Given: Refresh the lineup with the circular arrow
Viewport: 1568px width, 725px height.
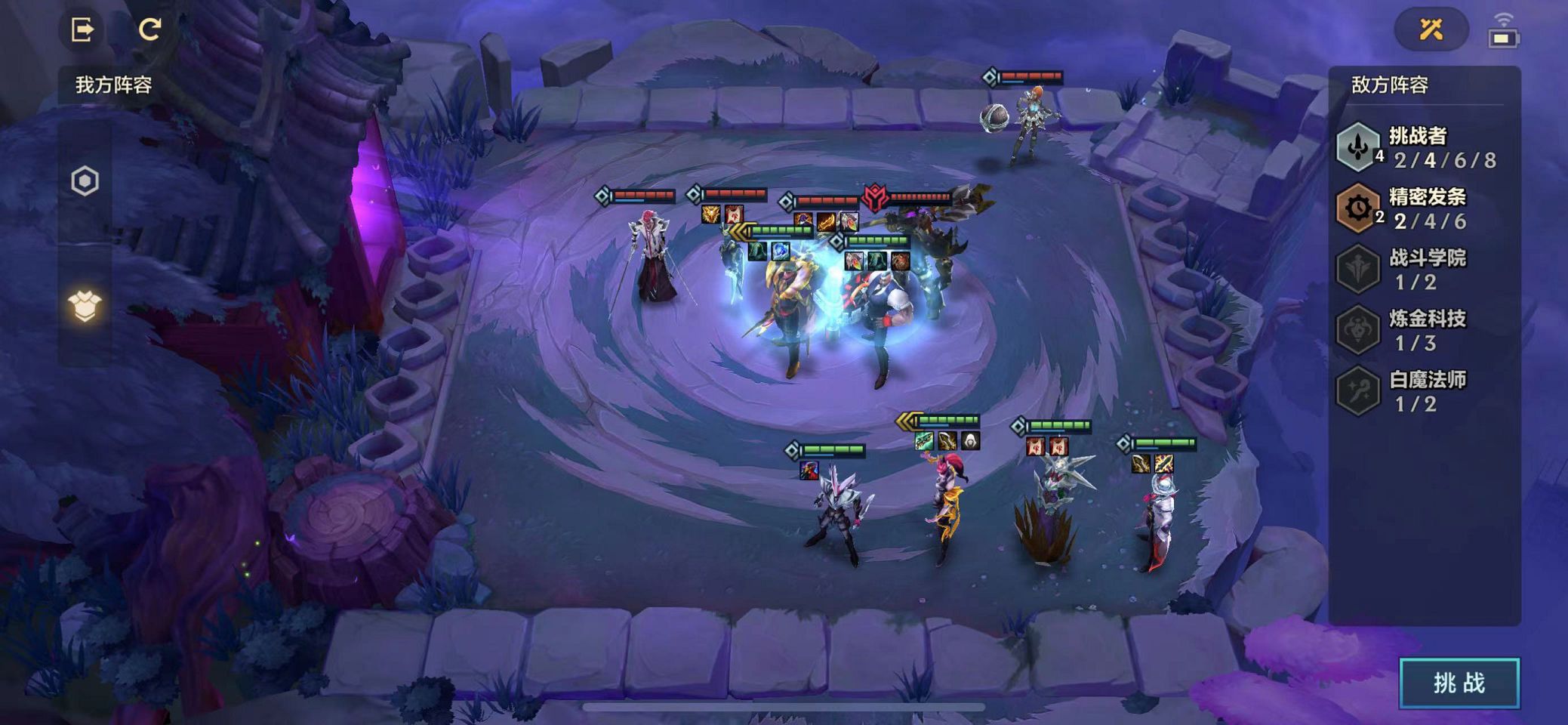Looking at the screenshot, I should point(149,29).
